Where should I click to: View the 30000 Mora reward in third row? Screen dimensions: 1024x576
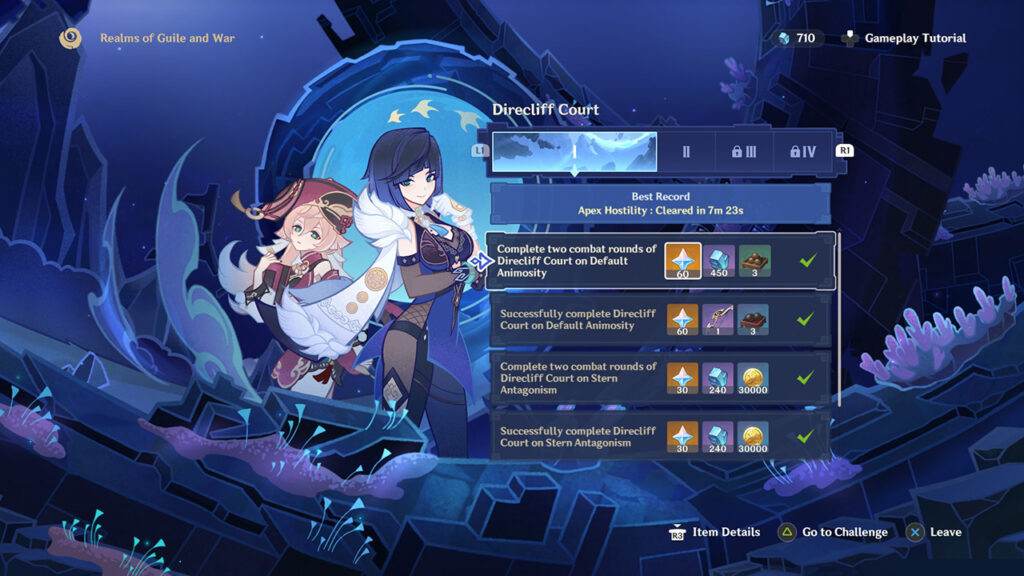click(753, 379)
